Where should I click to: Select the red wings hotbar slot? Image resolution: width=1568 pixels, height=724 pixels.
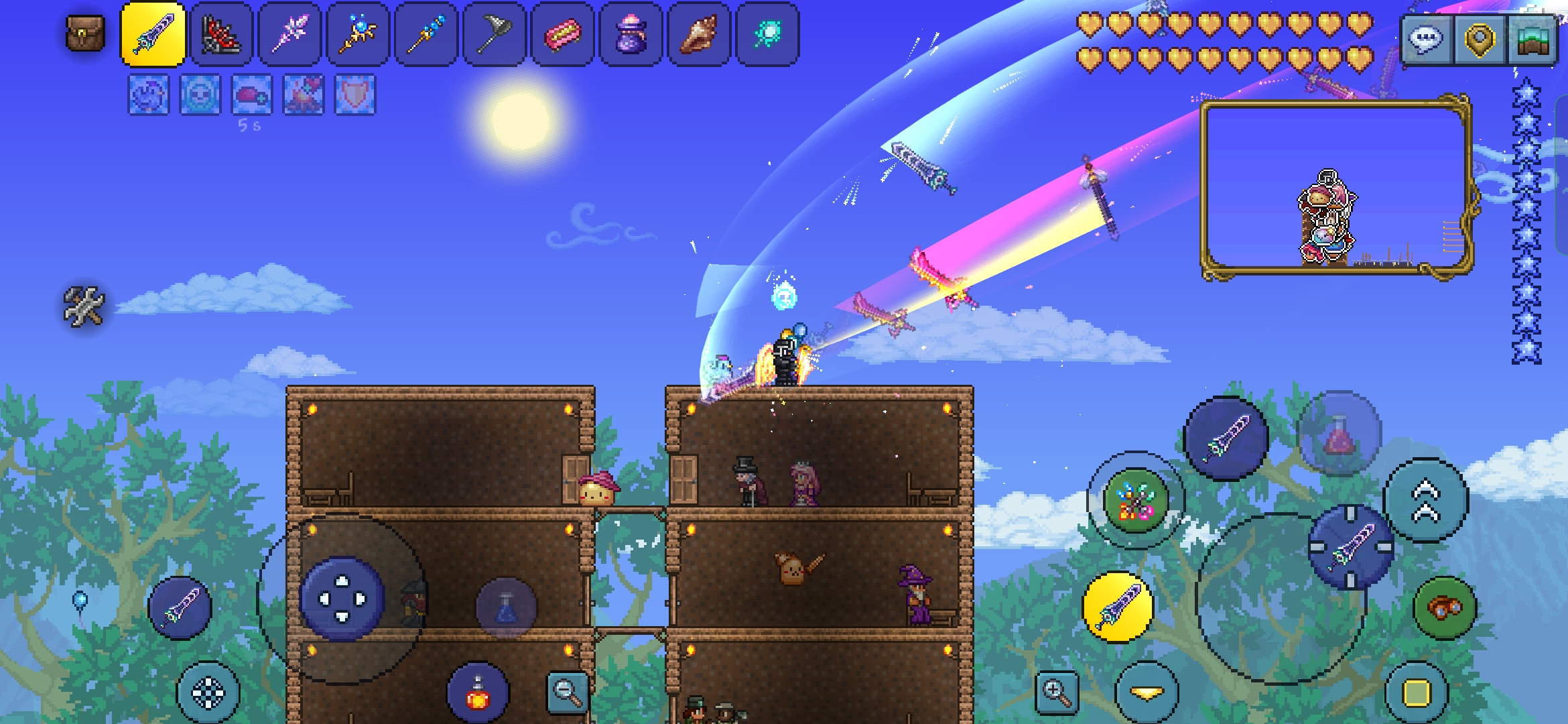221,34
